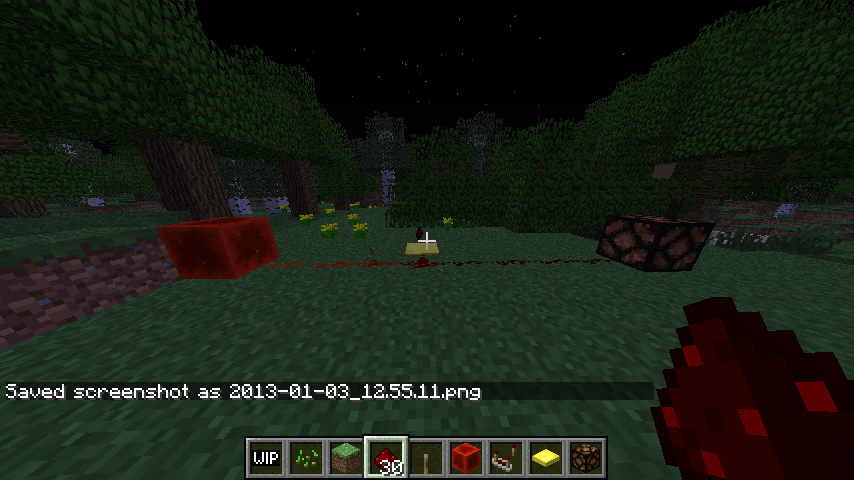Select the WIP item hotbar slot

(x=265, y=458)
